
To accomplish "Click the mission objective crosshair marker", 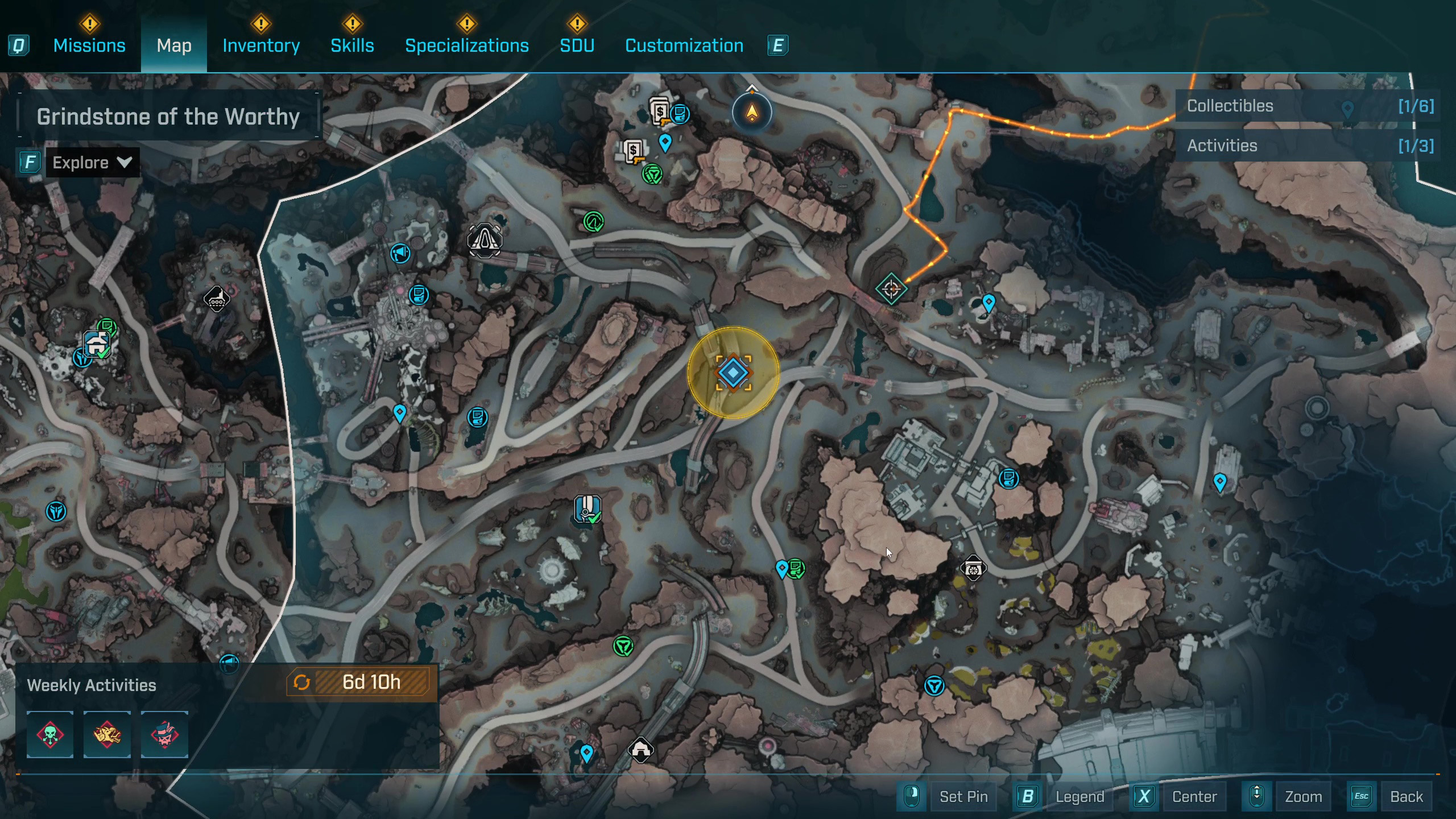I will [891, 289].
